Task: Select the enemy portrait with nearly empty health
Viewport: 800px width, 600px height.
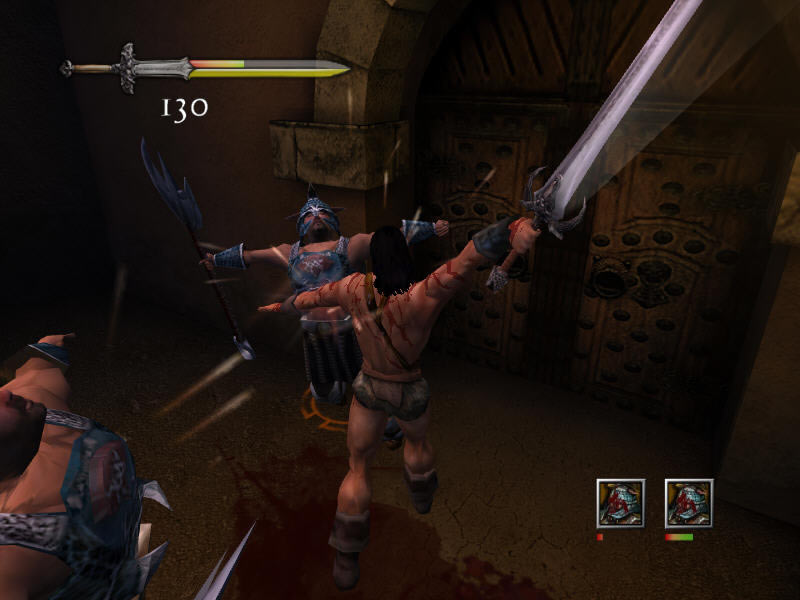Action: point(620,503)
